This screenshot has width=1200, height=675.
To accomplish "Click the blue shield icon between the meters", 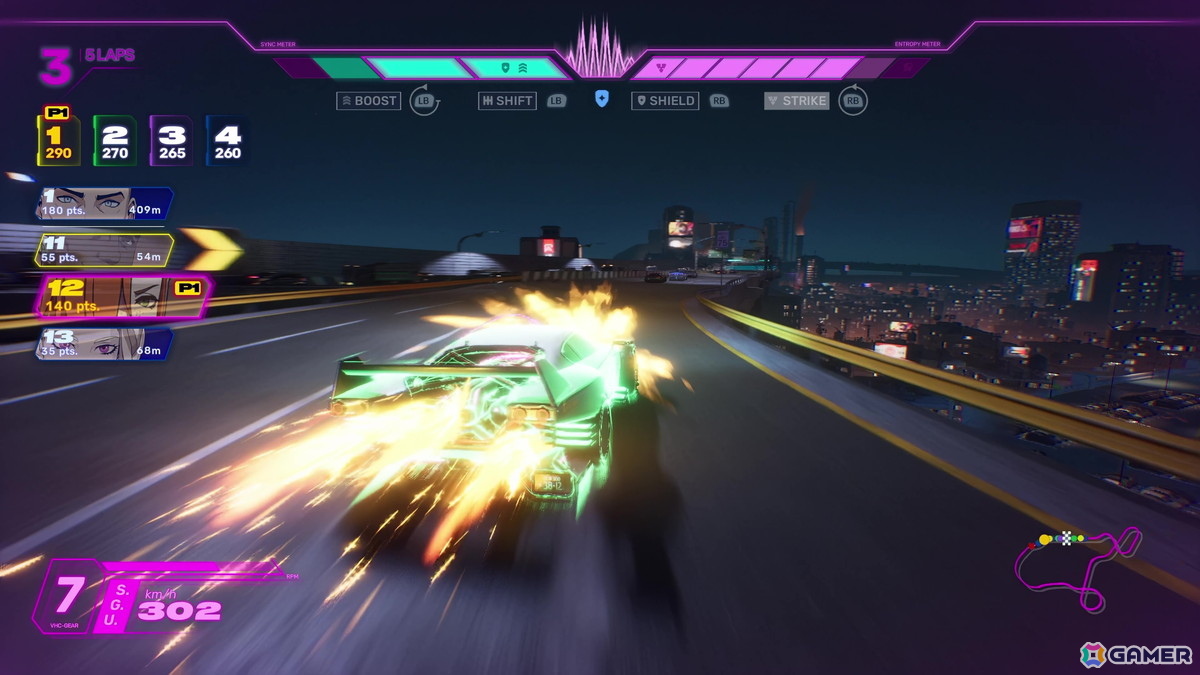I will 601,99.
